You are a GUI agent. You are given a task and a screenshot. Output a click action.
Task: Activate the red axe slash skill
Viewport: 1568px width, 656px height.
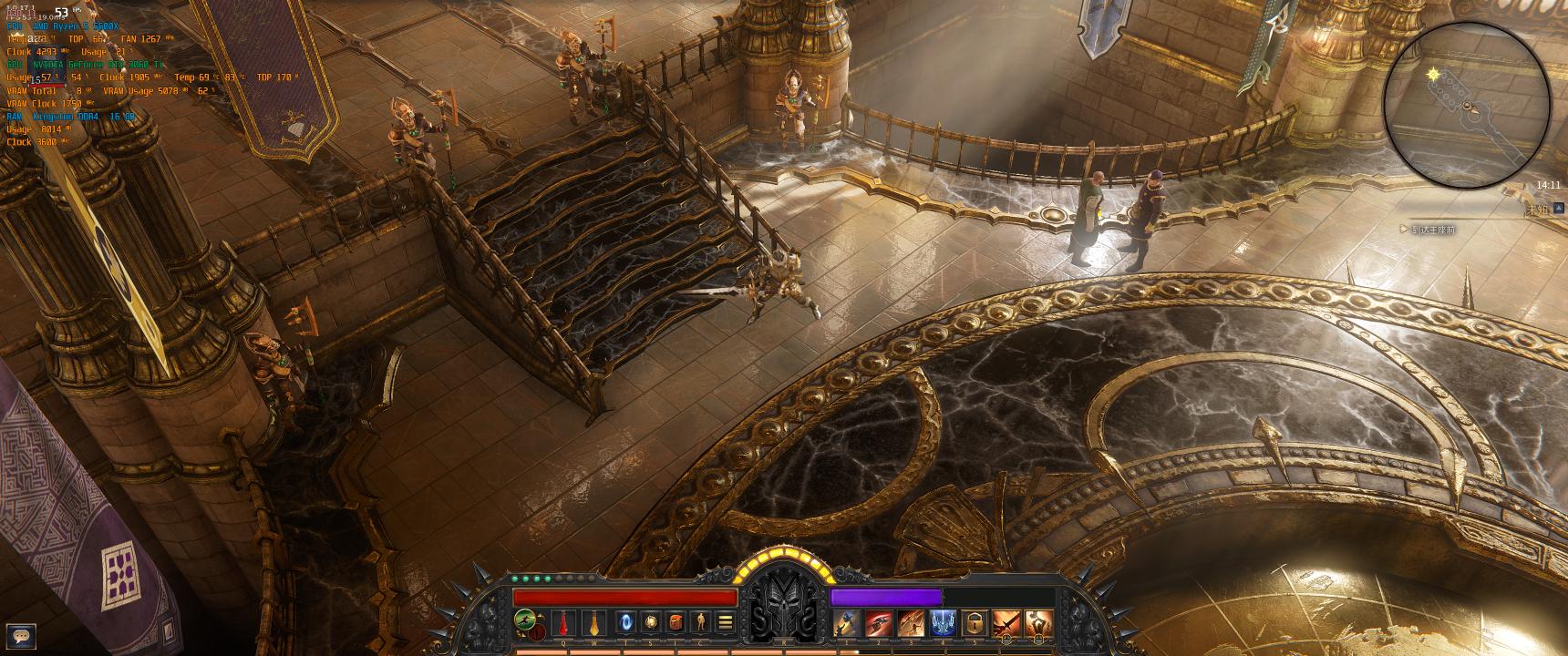click(x=879, y=622)
